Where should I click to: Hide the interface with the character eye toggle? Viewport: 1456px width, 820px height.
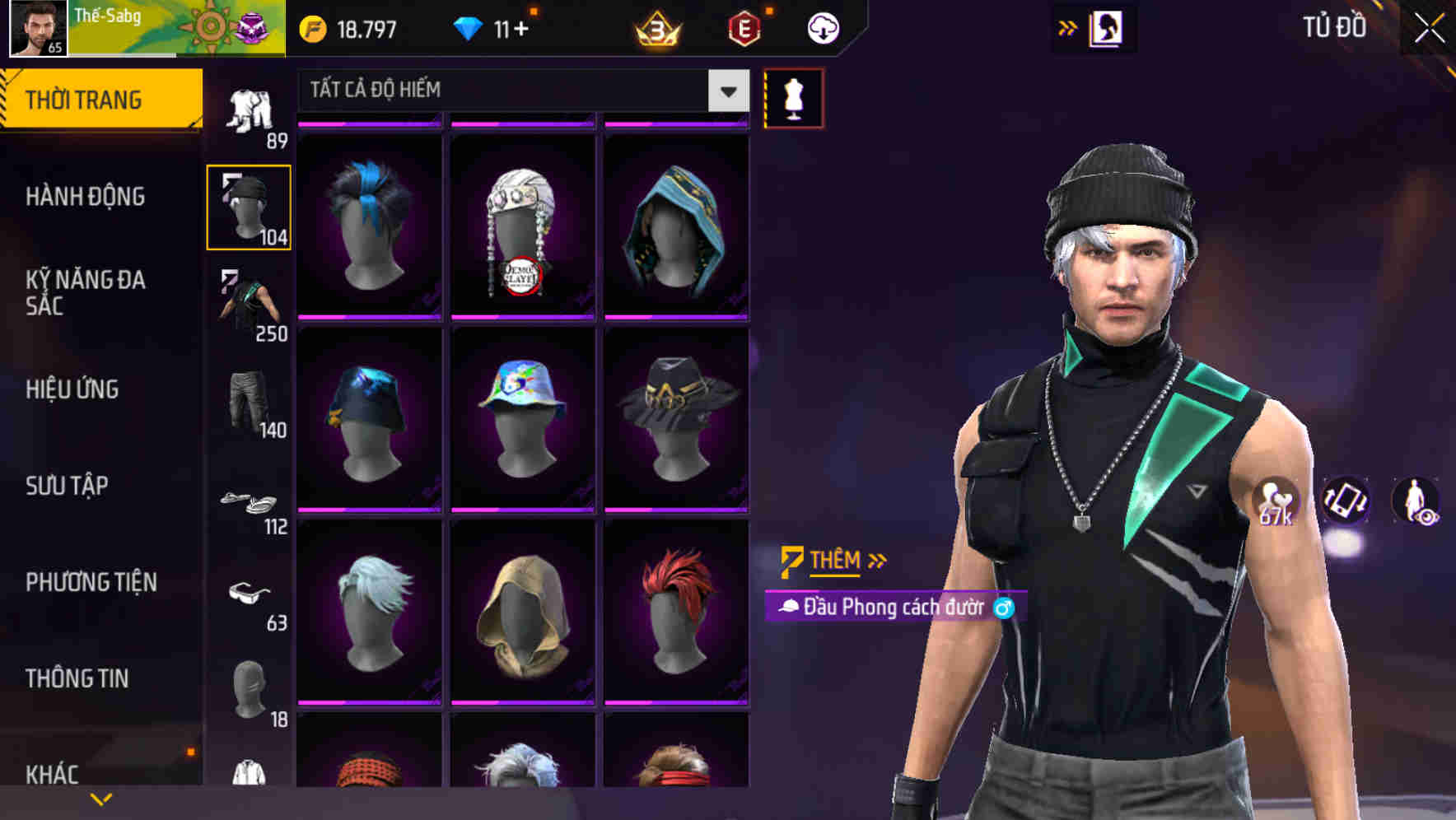pos(1416,502)
